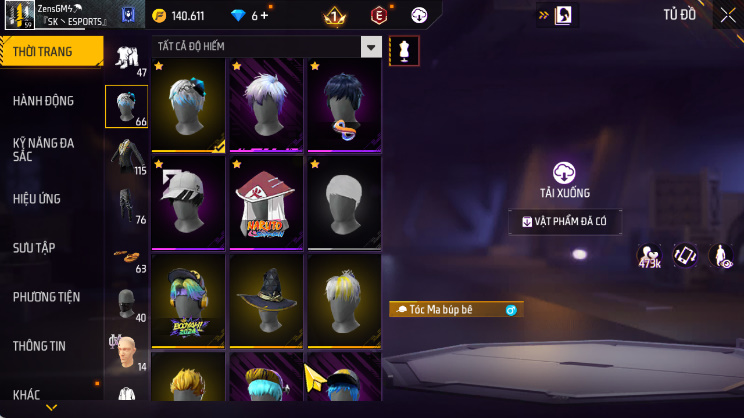Image resolution: width=744 pixels, height=418 pixels.
Task: Open the PHƯƠNG TIỆN tab
Action: pos(46,297)
